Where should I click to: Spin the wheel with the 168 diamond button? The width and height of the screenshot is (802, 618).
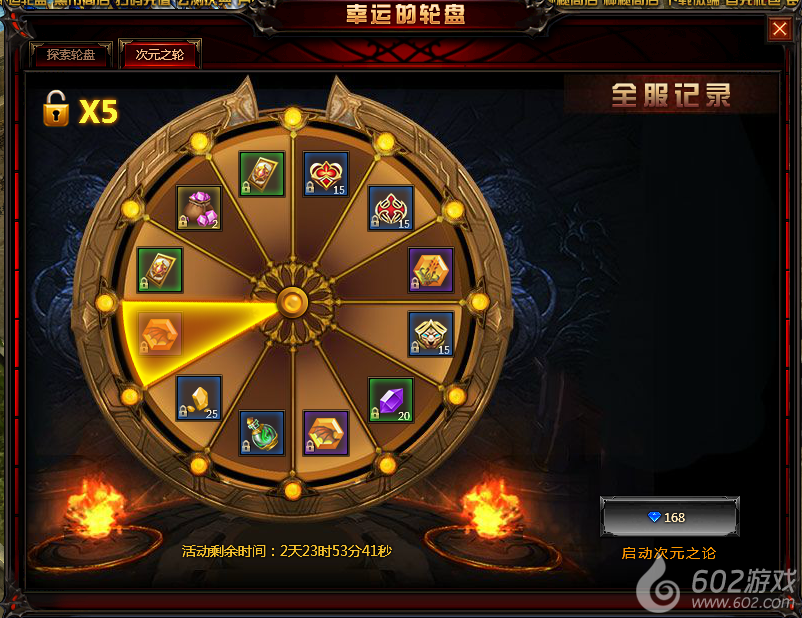[669, 517]
